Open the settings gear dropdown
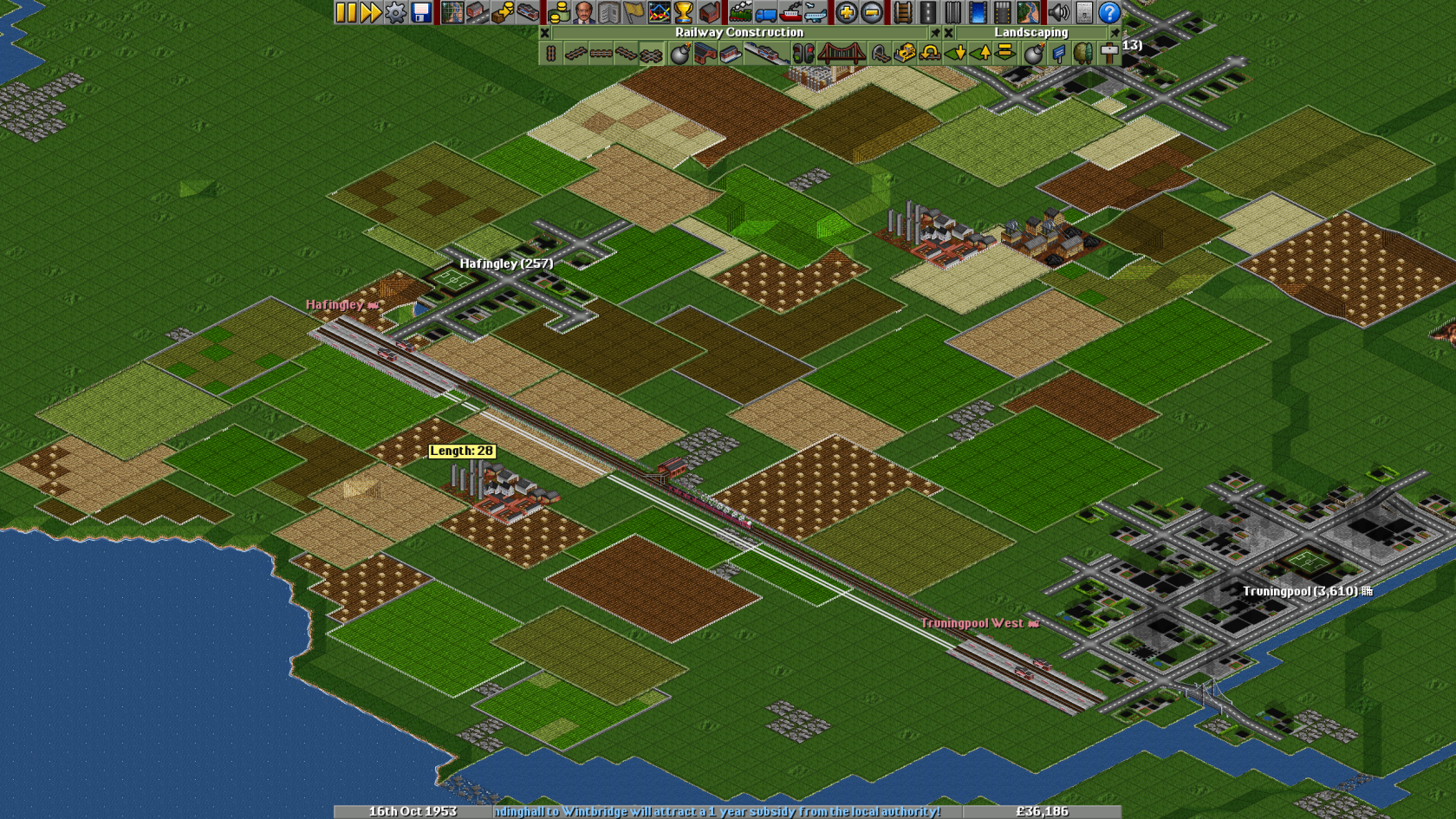Image resolution: width=1456 pixels, height=819 pixels. [394, 13]
